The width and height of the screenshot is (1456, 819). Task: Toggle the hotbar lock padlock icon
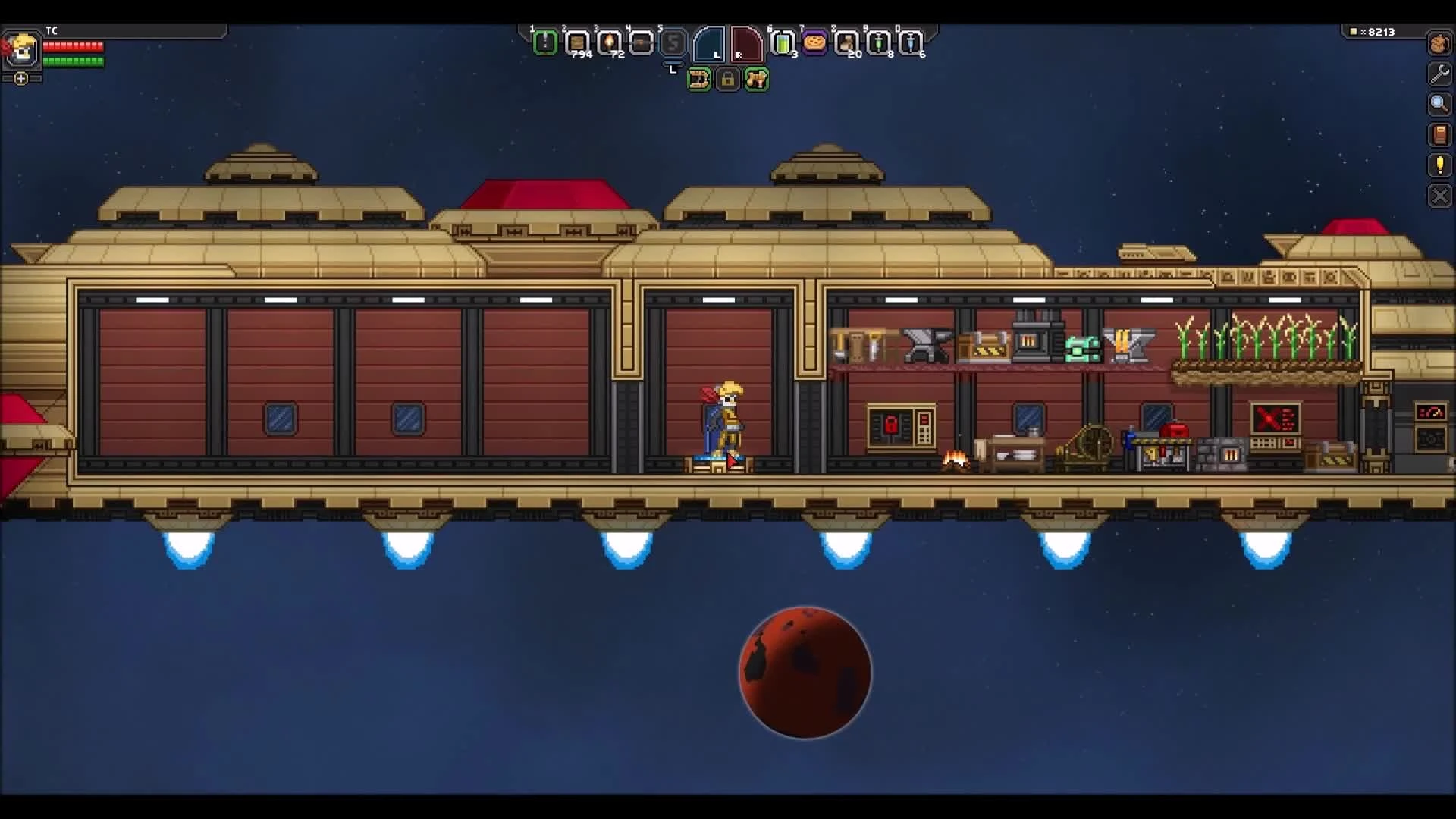click(728, 80)
